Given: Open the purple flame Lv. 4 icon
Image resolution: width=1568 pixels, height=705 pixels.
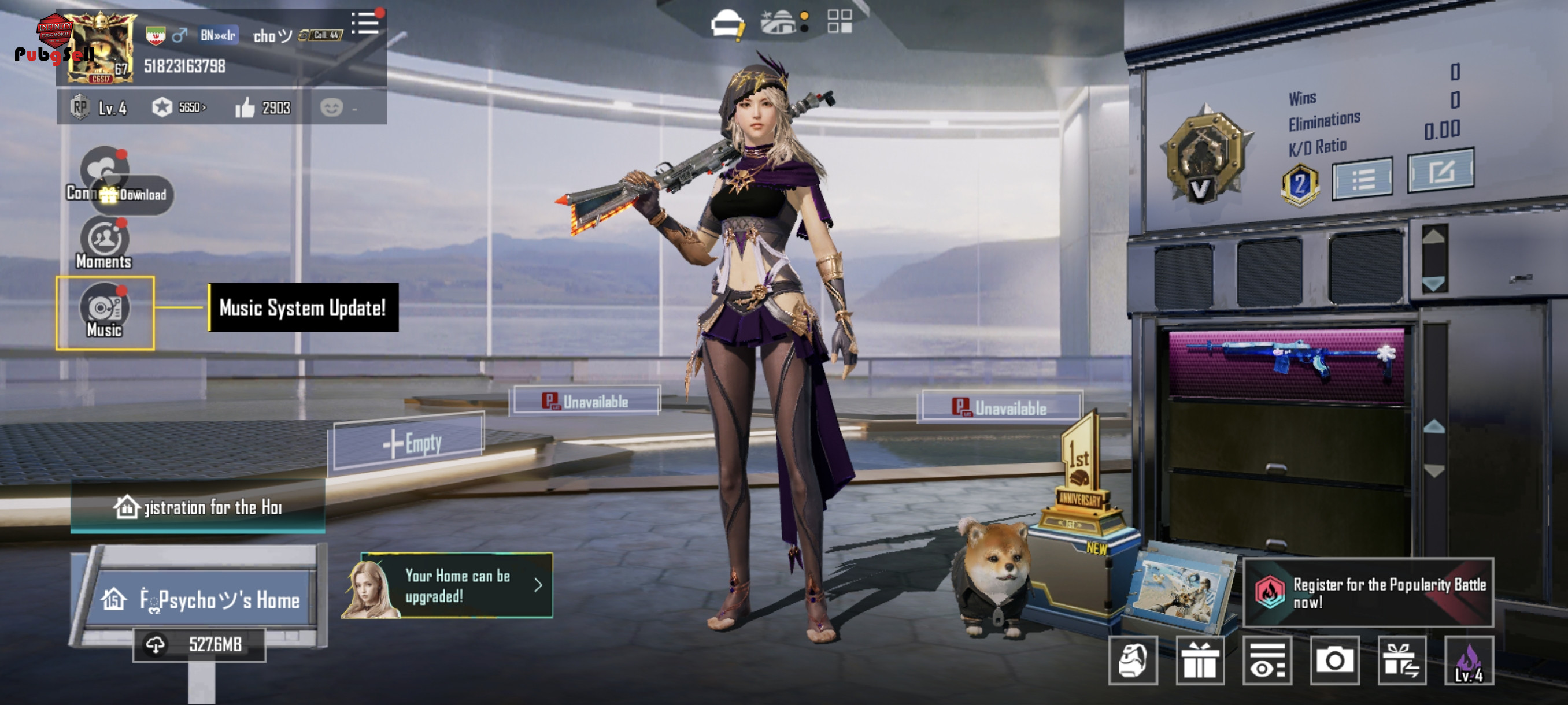Looking at the screenshot, I should (x=1468, y=661).
